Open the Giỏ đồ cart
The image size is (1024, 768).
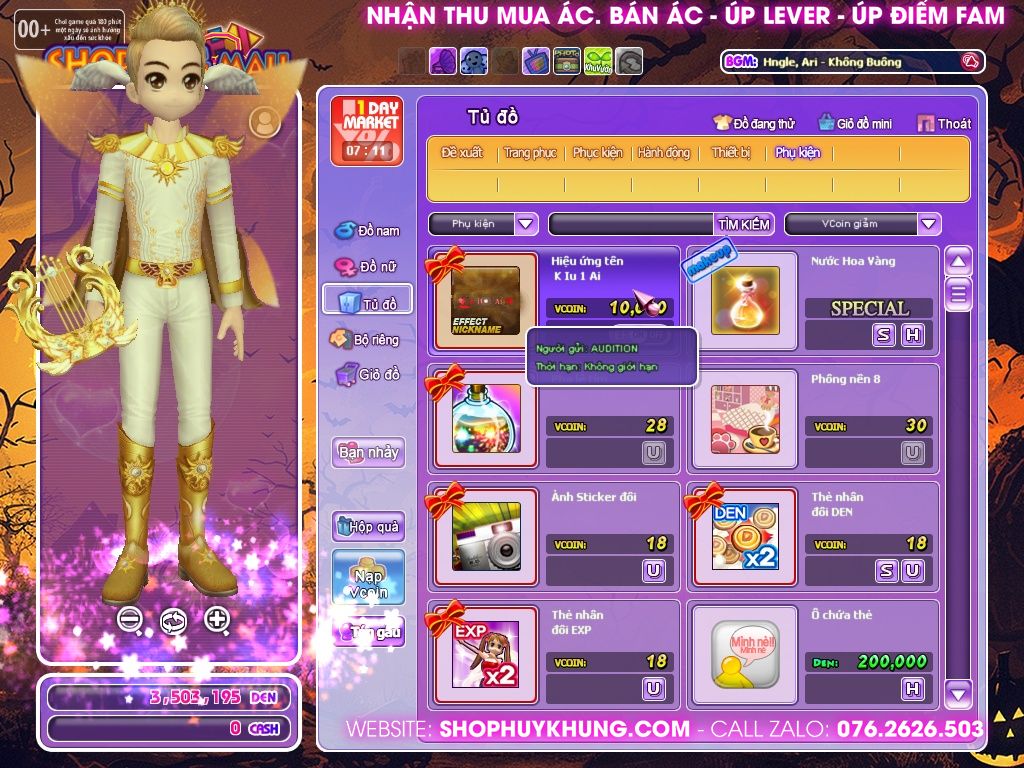[x=368, y=375]
